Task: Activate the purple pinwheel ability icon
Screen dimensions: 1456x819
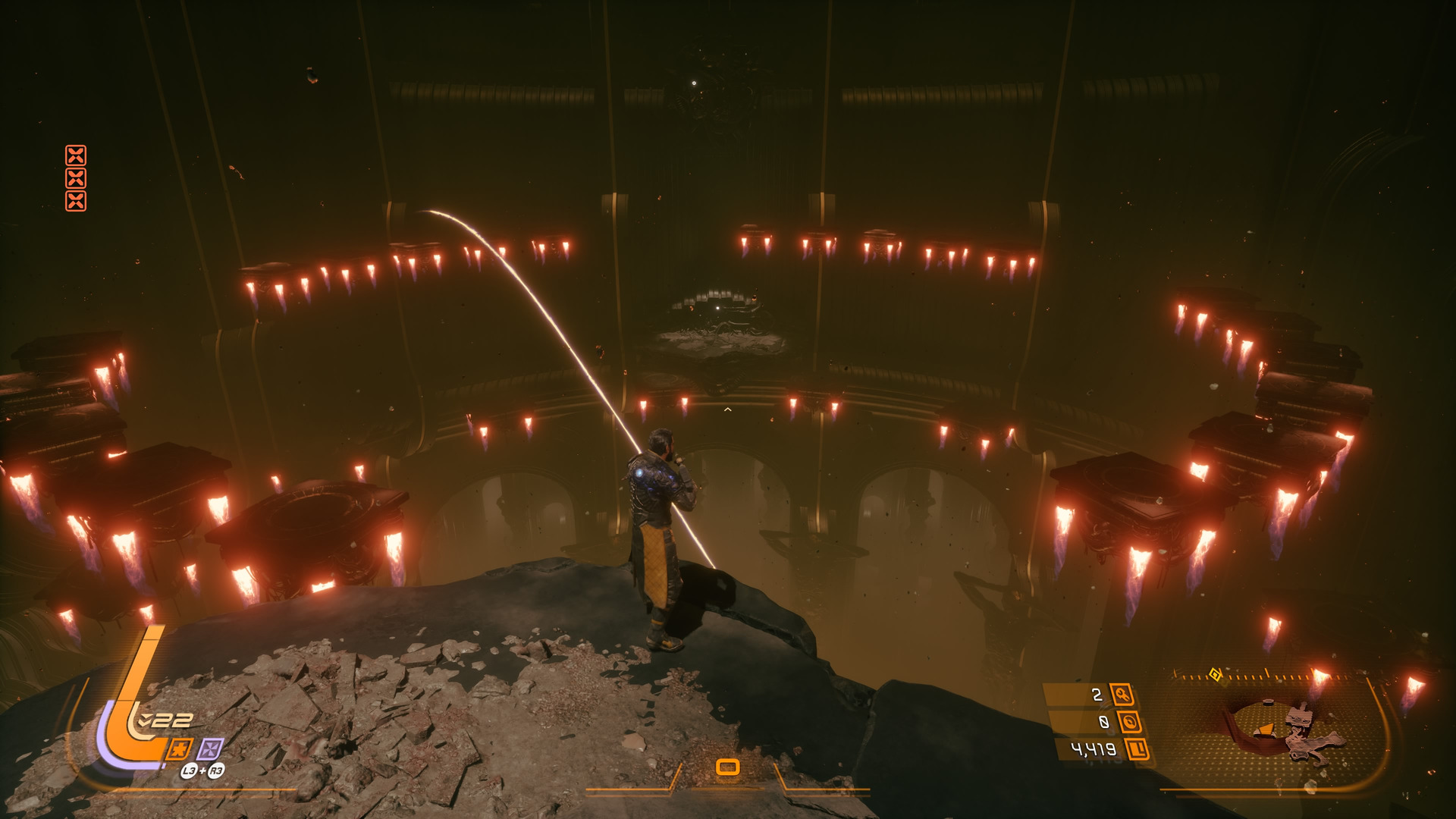Action: pyautogui.click(x=210, y=749)
